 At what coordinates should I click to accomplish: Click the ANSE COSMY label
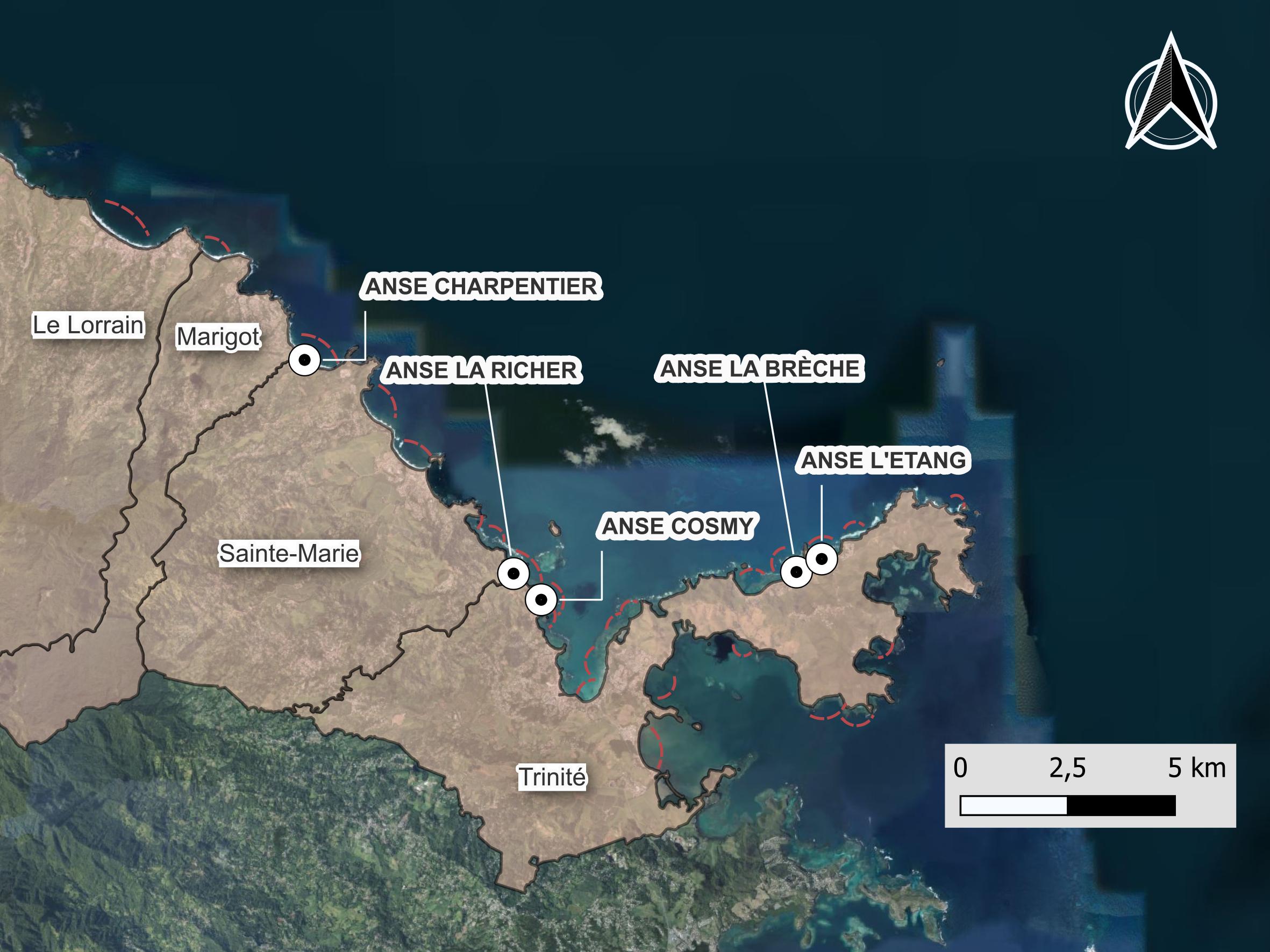click(x=677, y=526)
